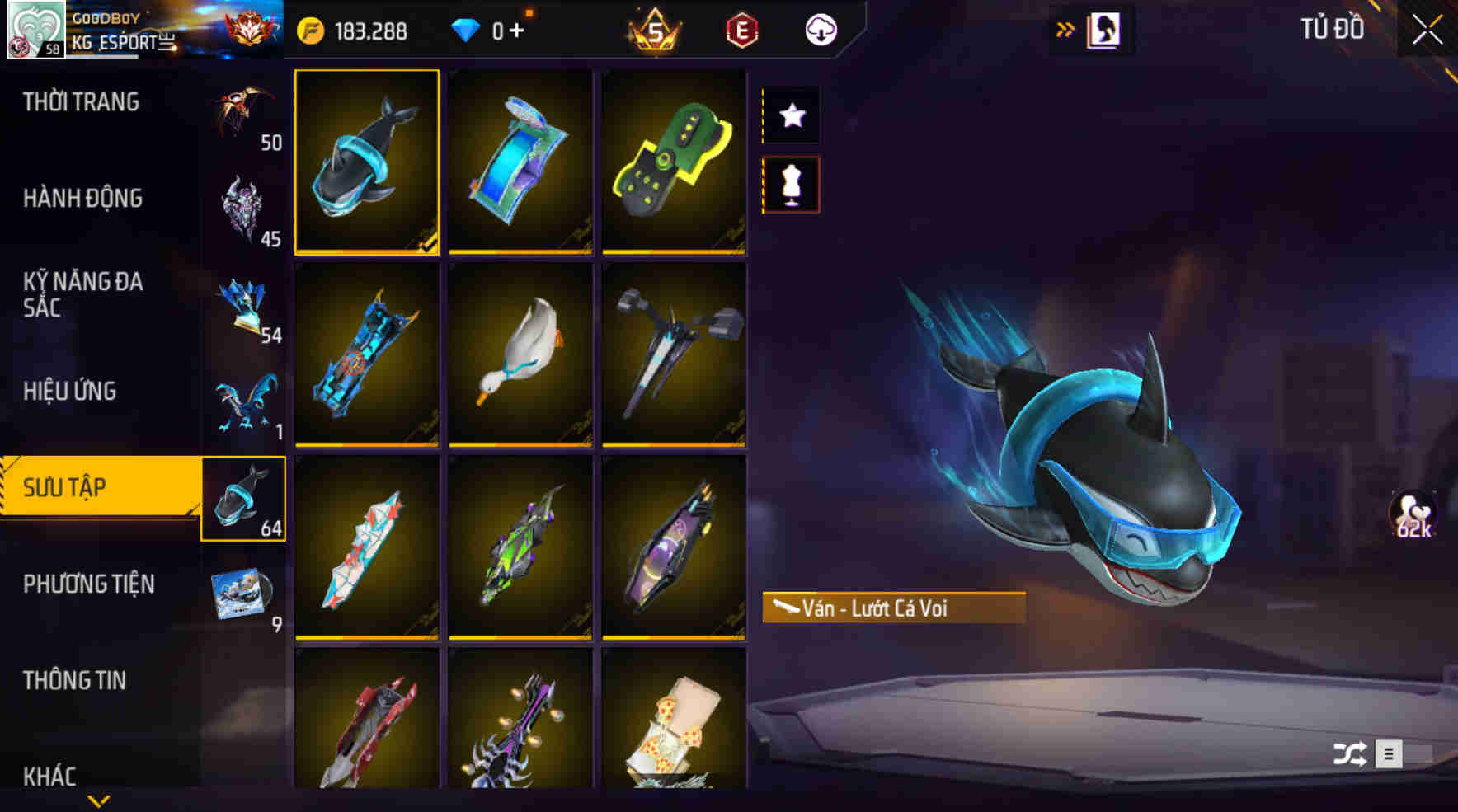The width and height of the screenshot is (1458, 812).
Task: Open the Thời Trang category
Action: tap(82, 101)
